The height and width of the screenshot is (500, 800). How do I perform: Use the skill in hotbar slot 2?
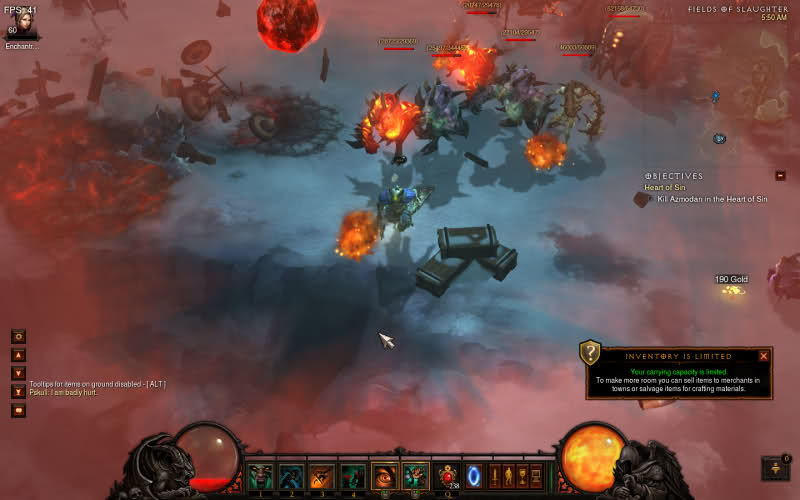pyautogui.click(x=291, y=476)
